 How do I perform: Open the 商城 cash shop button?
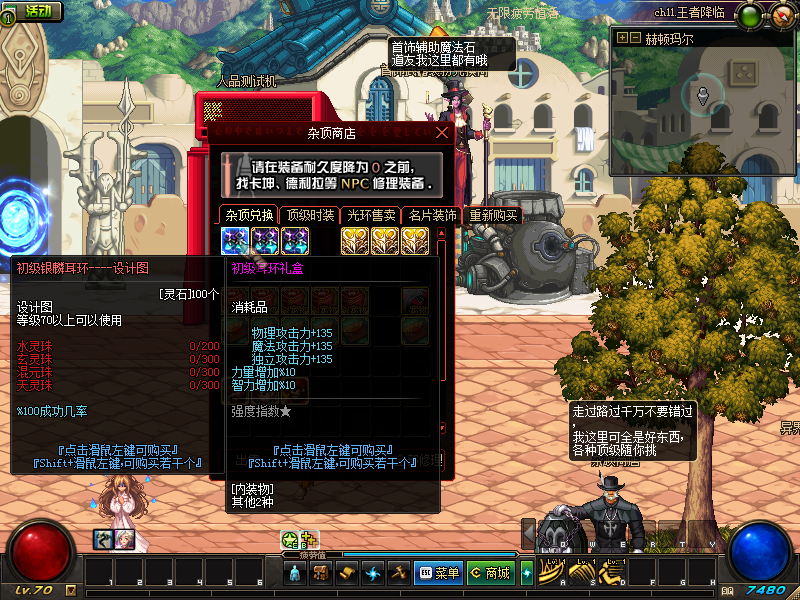click(x=490, y=573)
